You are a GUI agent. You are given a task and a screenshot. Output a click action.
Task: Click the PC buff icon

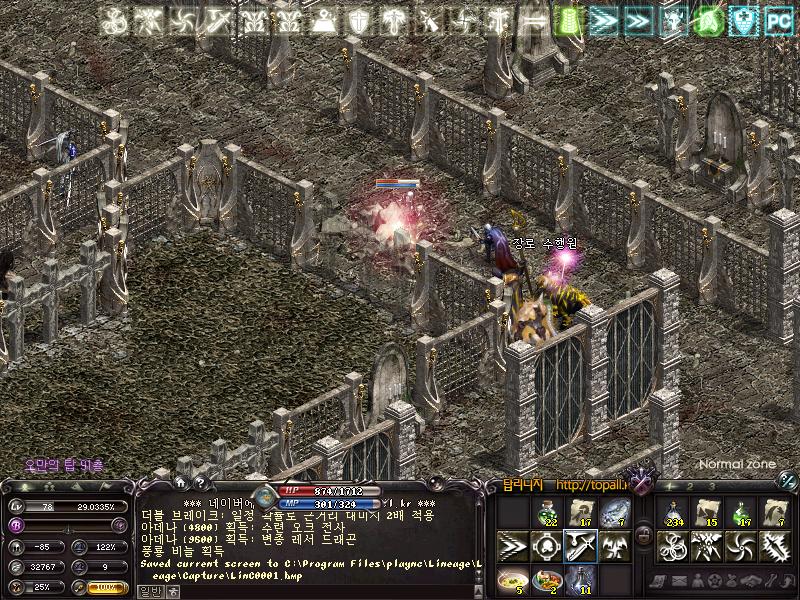coord(777,19)
